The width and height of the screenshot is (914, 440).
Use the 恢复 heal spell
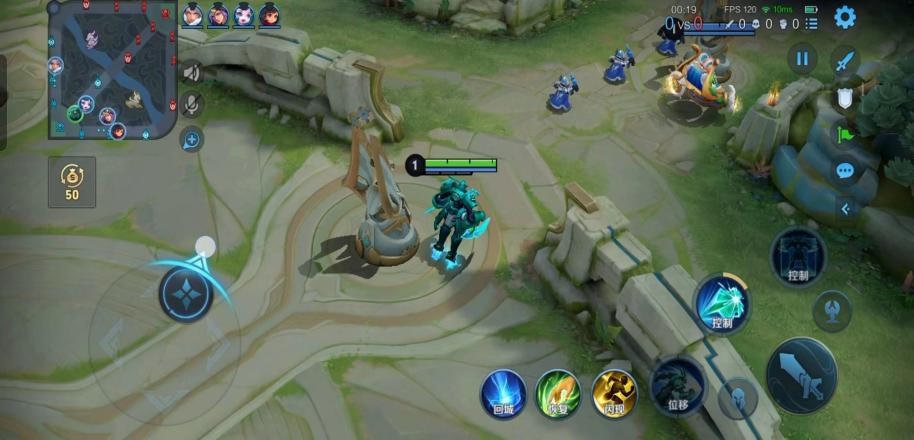(558, 391)
